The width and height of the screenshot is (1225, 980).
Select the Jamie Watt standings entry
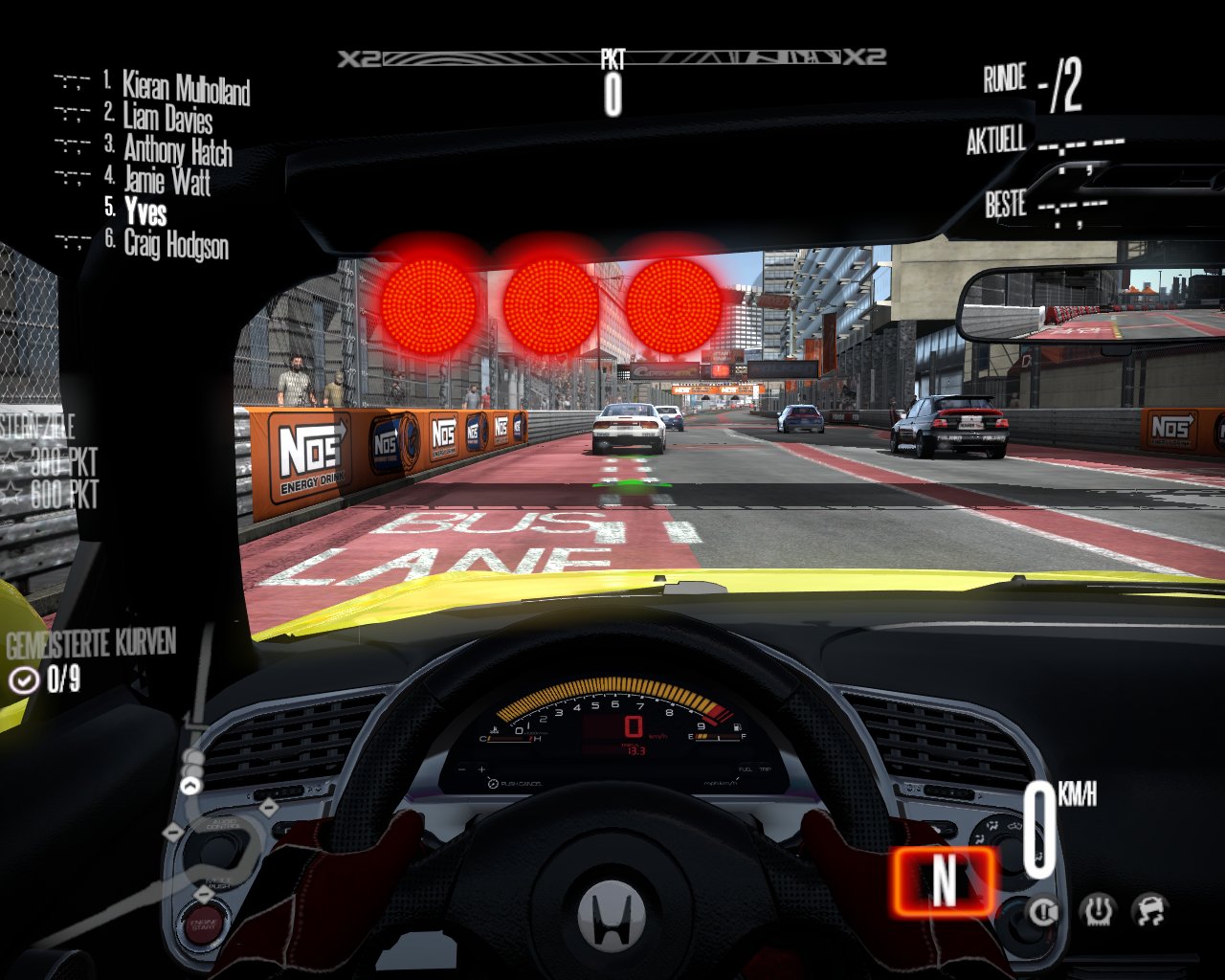[167, 181]
